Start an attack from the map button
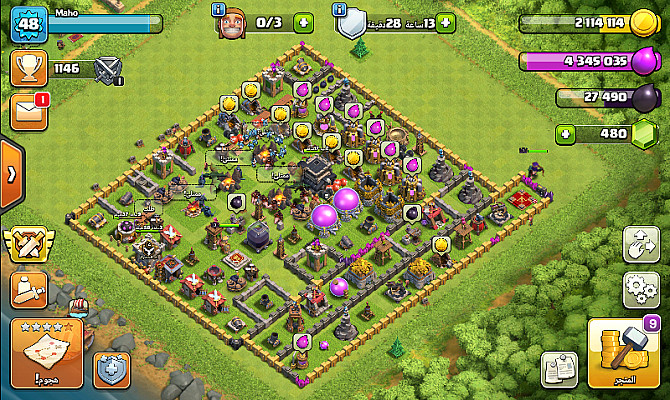The height and width of the screenshot is (400, 670). (45, 355)
